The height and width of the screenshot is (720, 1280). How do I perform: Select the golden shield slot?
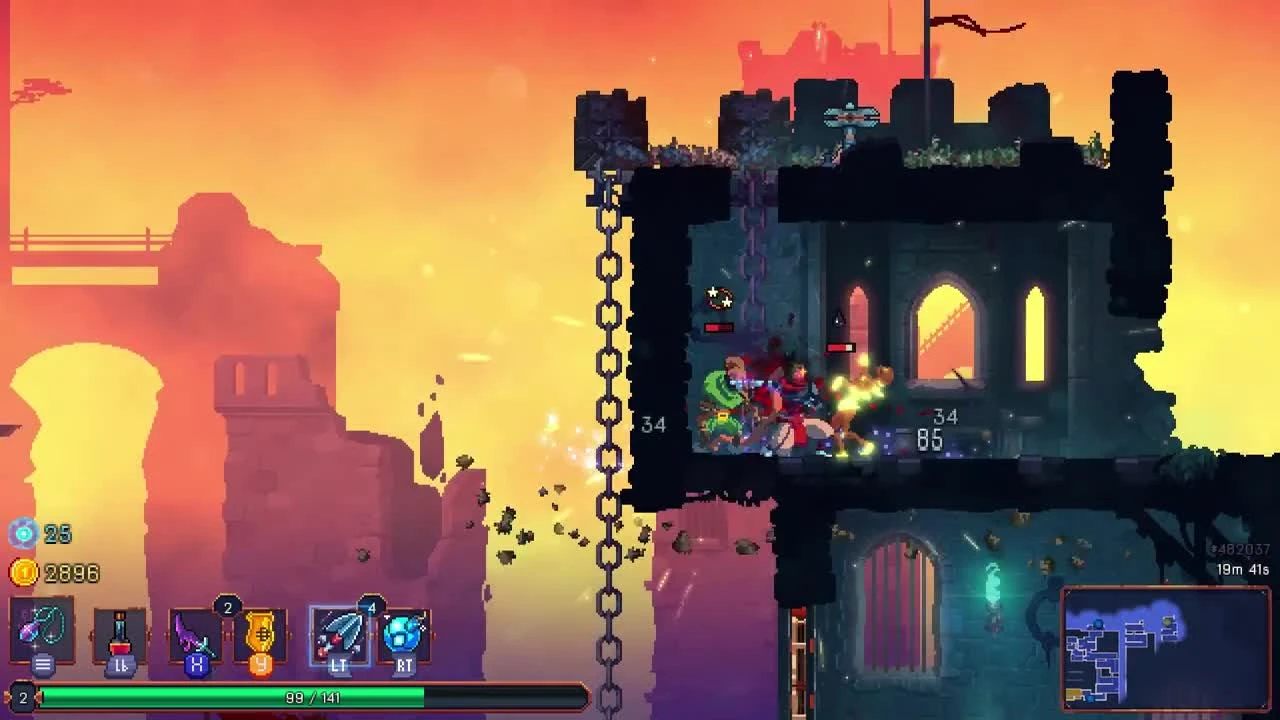259,632
